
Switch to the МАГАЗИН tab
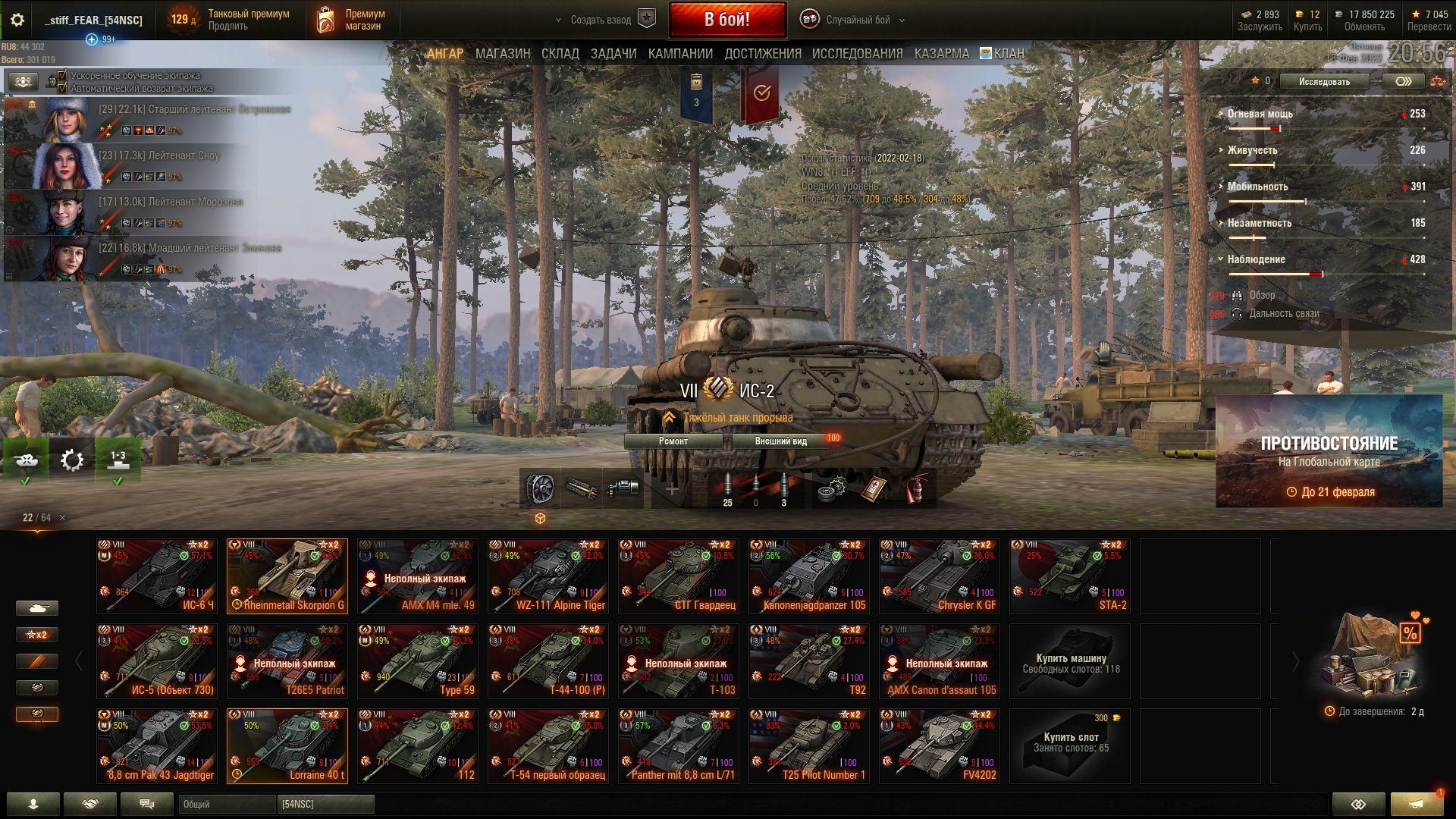pyautogui.click(x=503, y=54)
